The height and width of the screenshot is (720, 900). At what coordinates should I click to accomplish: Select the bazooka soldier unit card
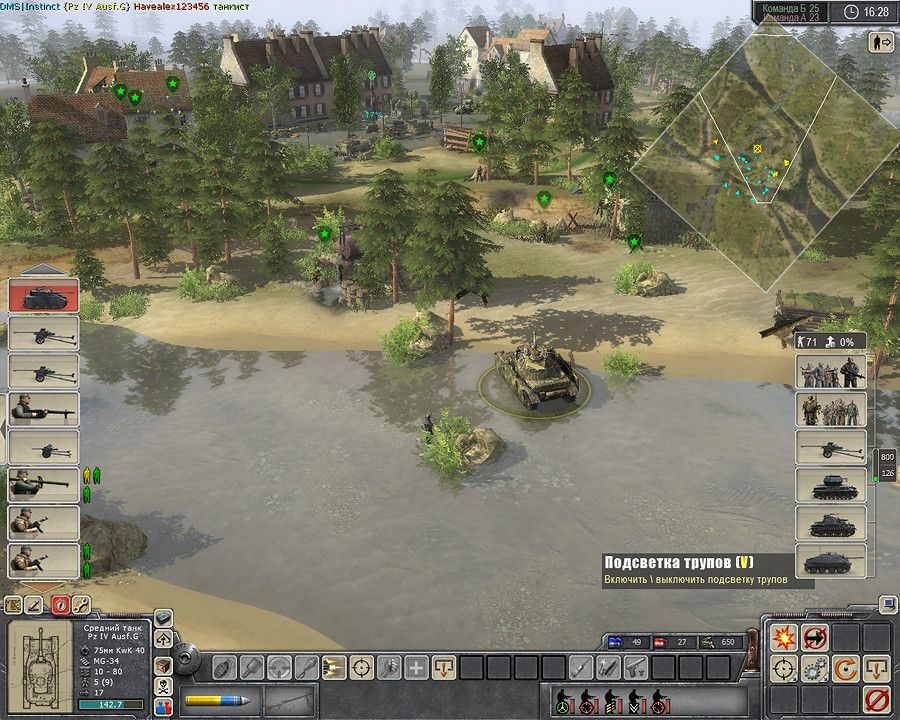pyautogui.click(x=43, y=485)
